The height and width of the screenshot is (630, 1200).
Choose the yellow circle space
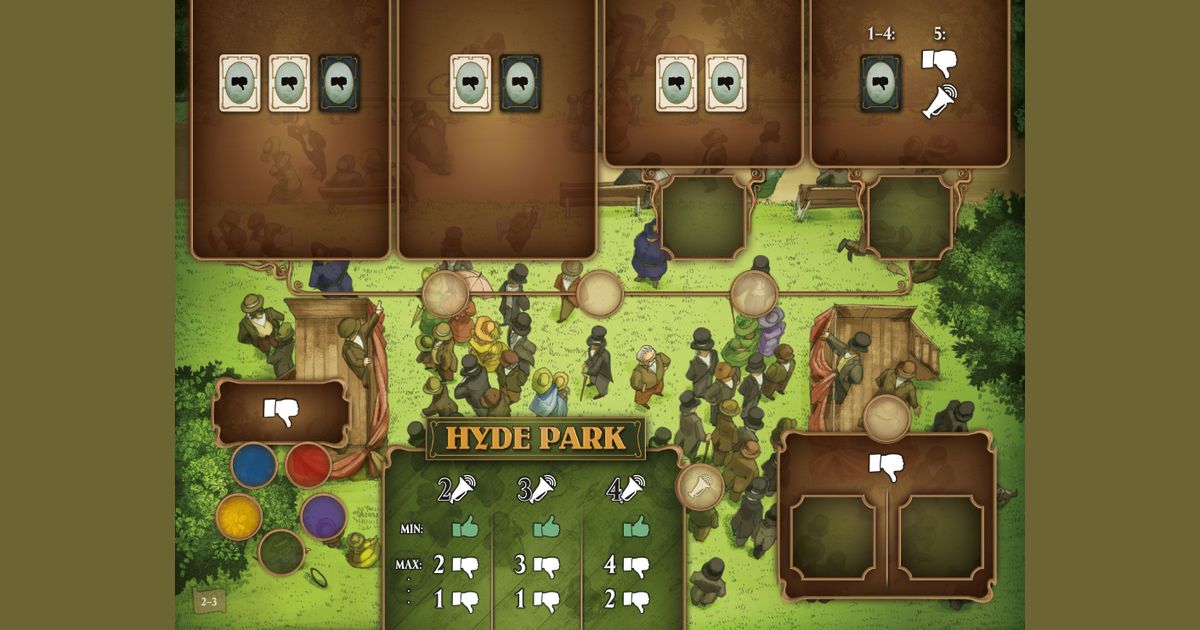pyautogui.click(x=239, y=516)
